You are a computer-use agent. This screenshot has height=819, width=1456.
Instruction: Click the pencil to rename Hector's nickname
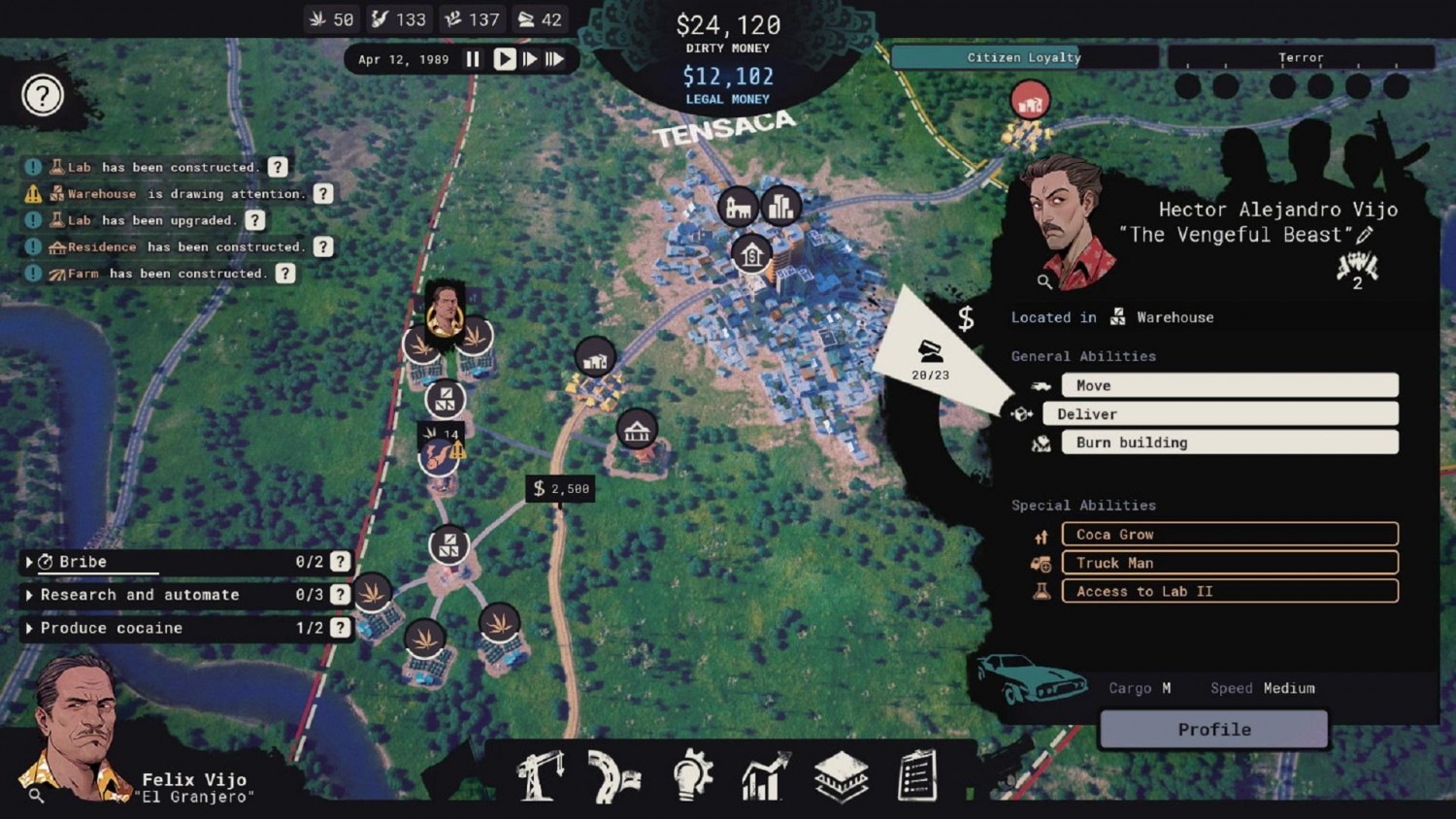click(x=1367, y=234)
